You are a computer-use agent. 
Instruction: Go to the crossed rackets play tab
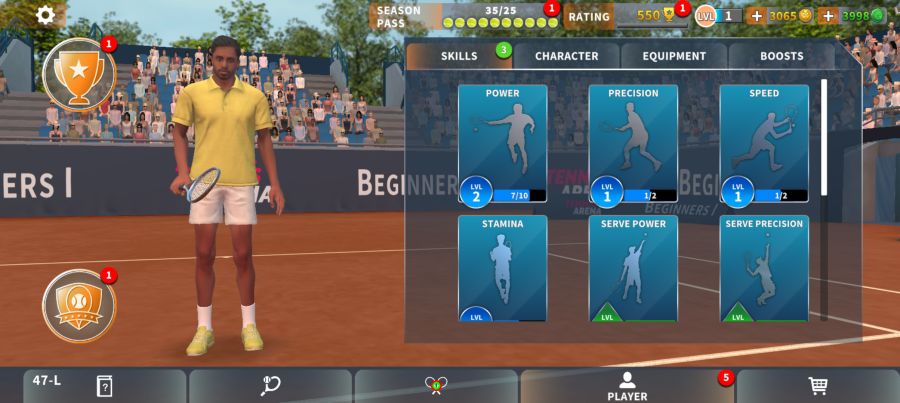tap(435, 386)
